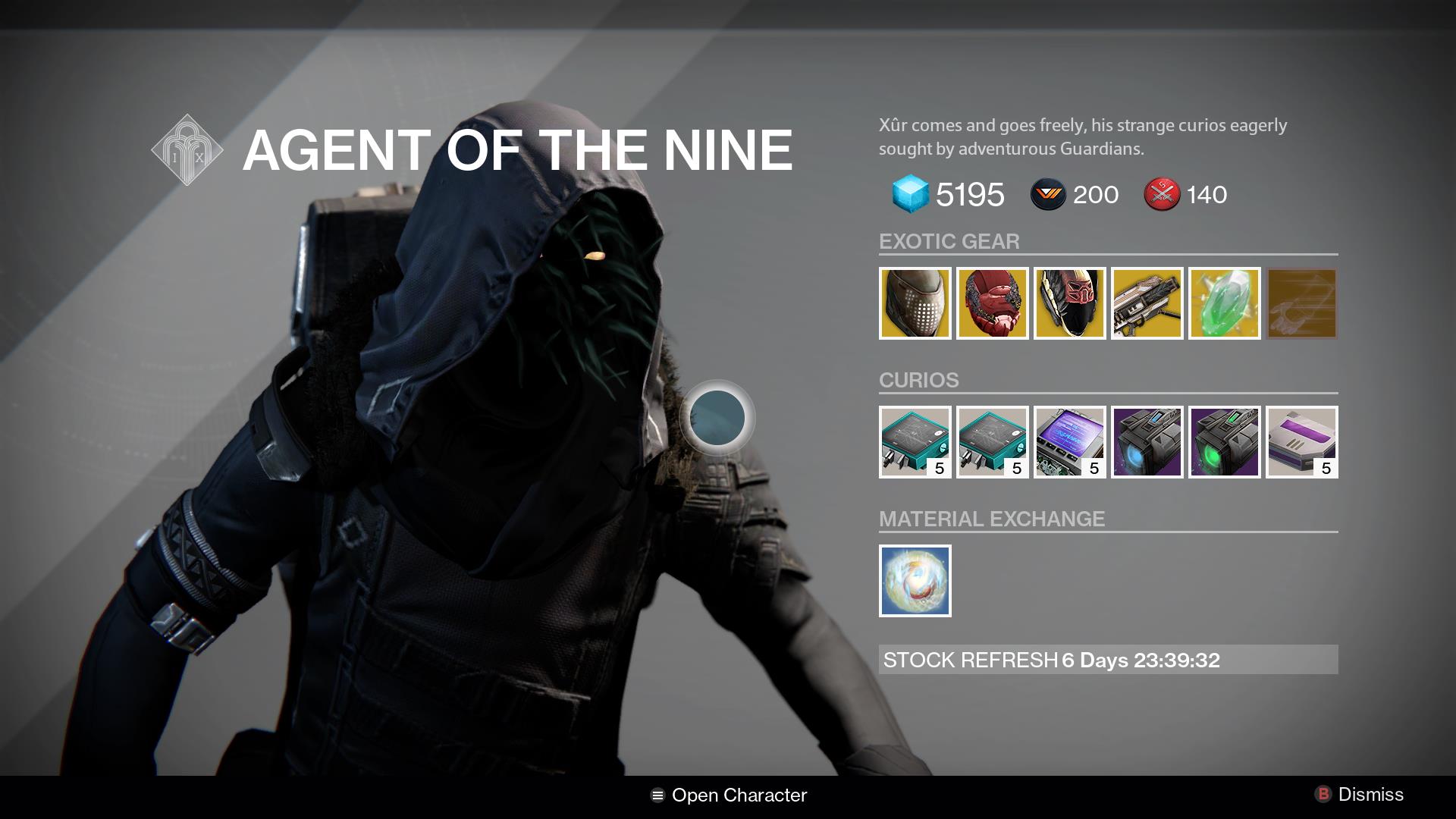Screen dimensions: 1456x819
Task: Select the Titan helmet in Exotic Gear
Action: (x=915, y=303)
